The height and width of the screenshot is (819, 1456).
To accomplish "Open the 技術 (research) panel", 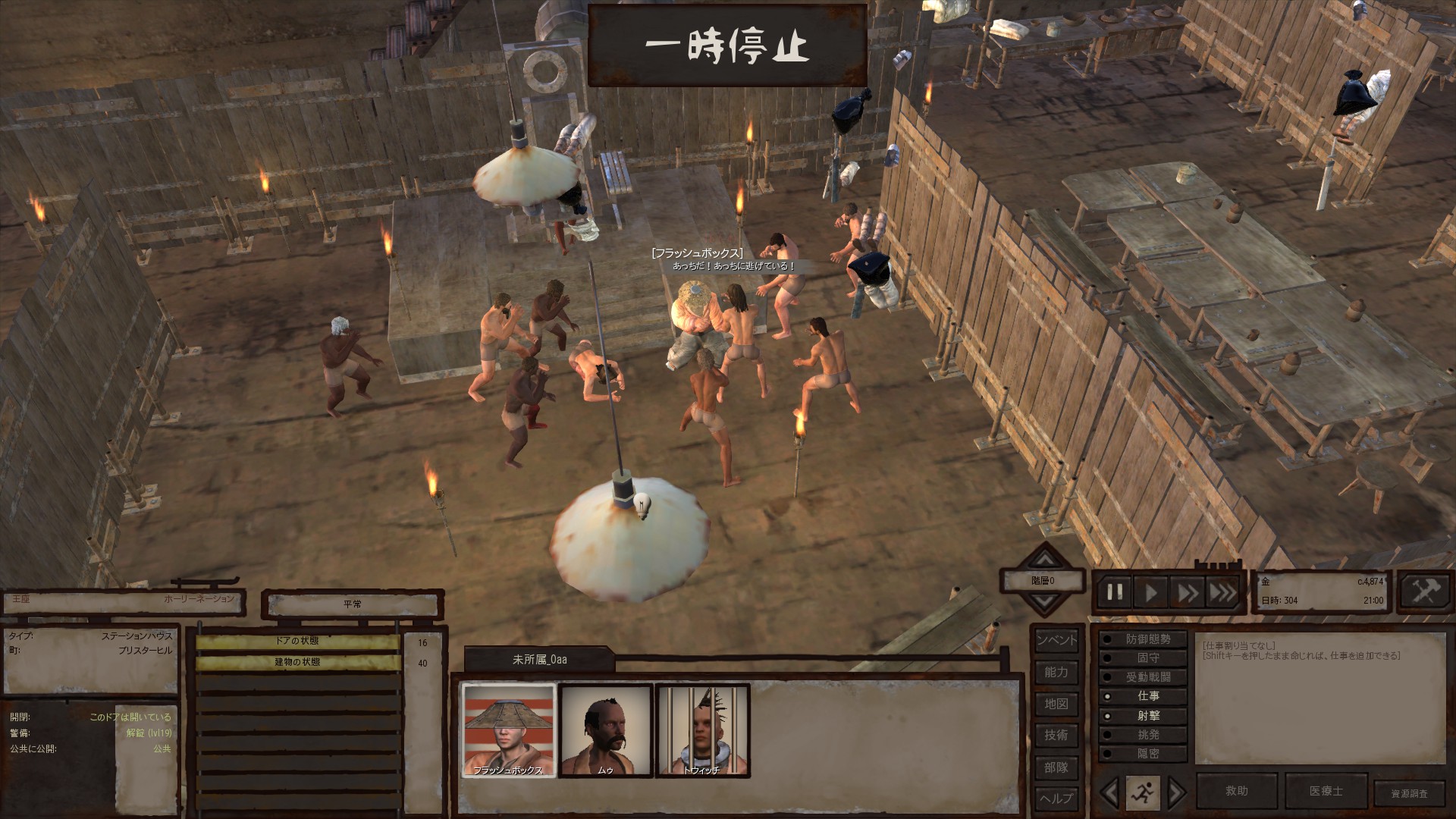I will (1056, 735).
